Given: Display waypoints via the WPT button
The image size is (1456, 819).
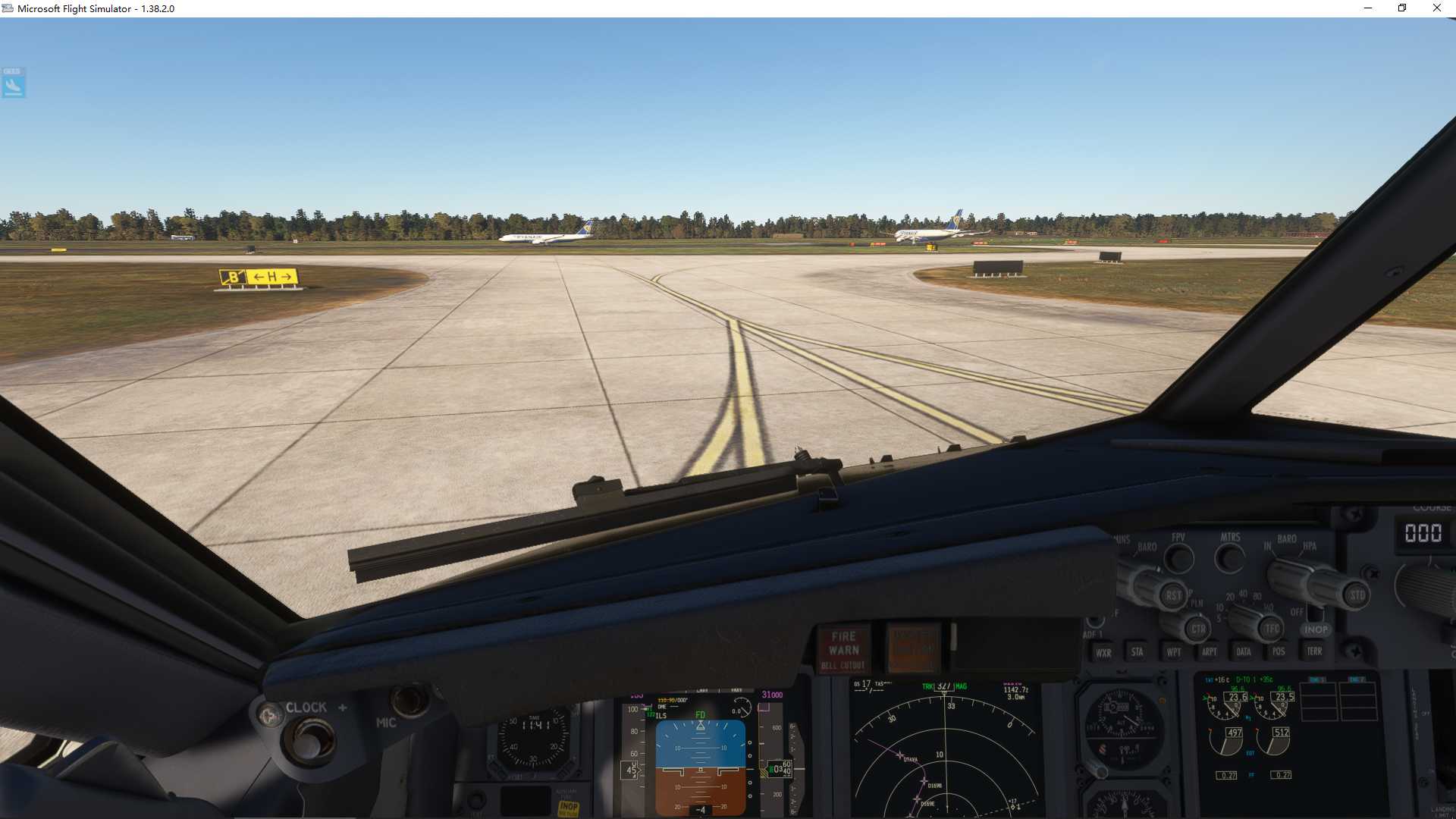Looking at the screenshot, I should coord(1175,652).
